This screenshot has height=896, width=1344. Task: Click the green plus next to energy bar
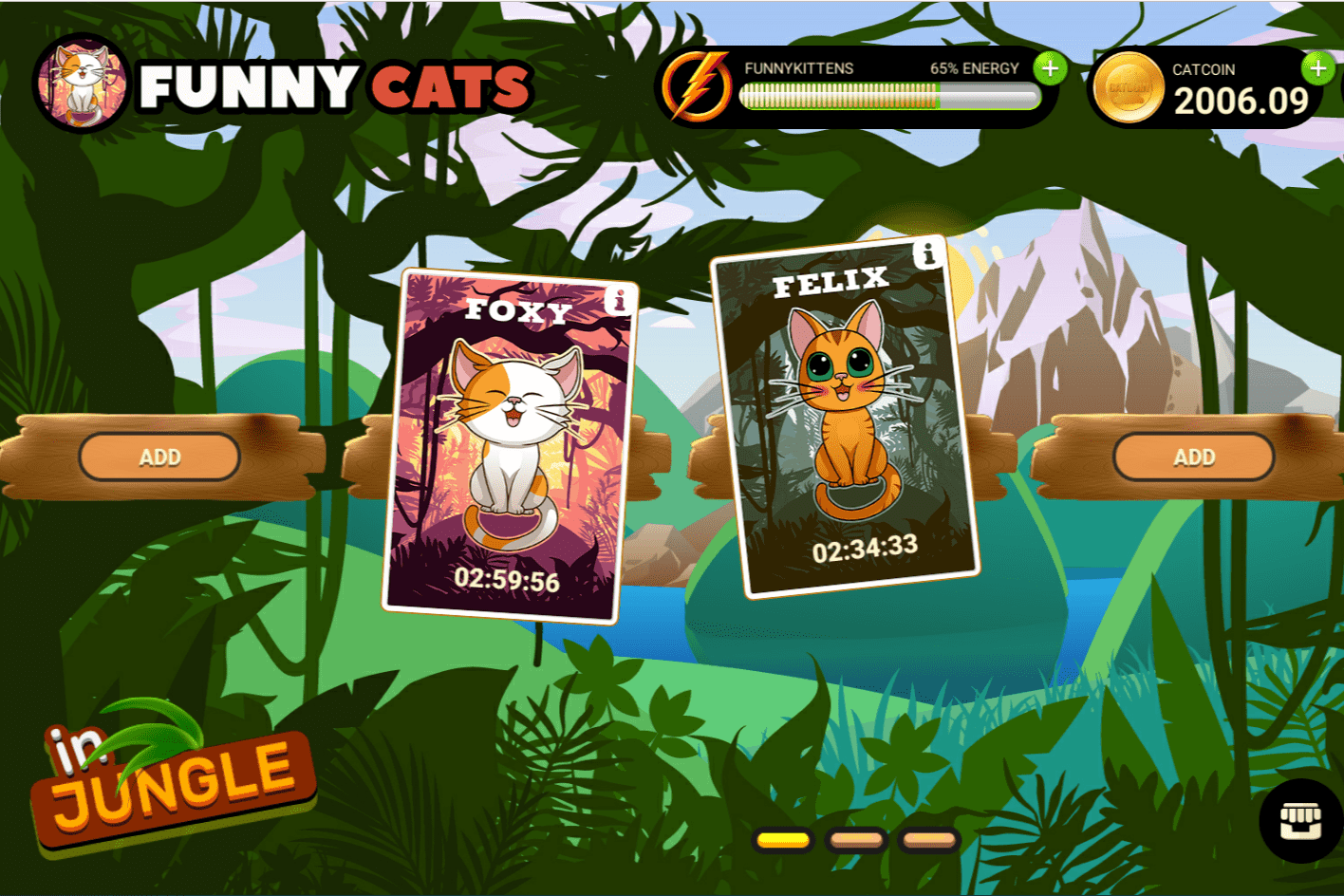click(x=1050, y=69)
